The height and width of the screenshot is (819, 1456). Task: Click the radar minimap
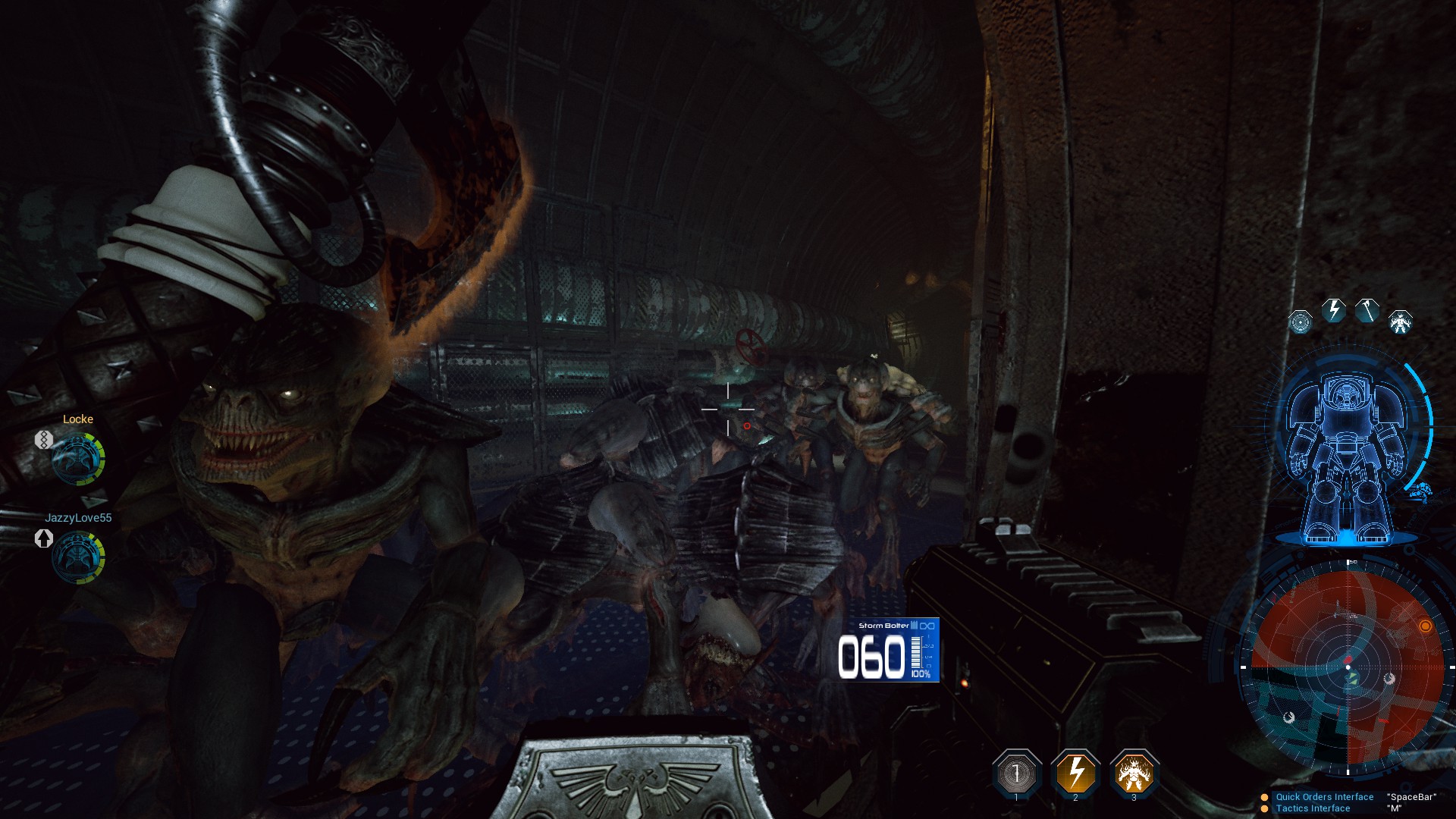pyautogui.click(x=1348, y=667)
